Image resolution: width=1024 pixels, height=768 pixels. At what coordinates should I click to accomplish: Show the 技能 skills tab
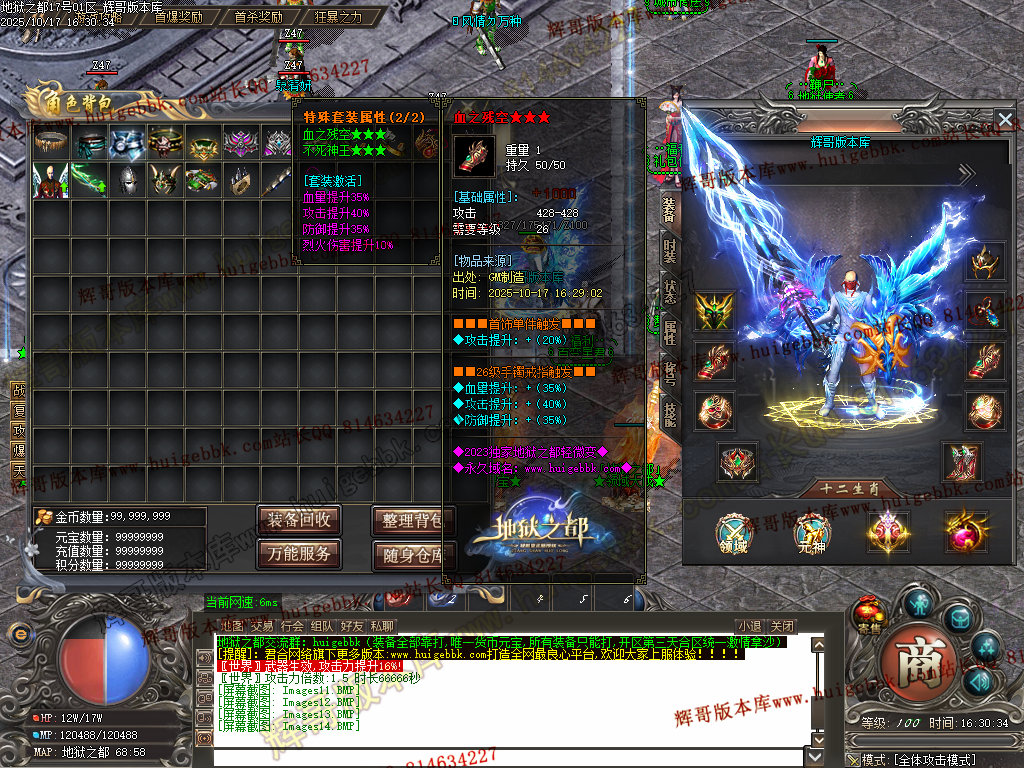(x=669, y=409)
